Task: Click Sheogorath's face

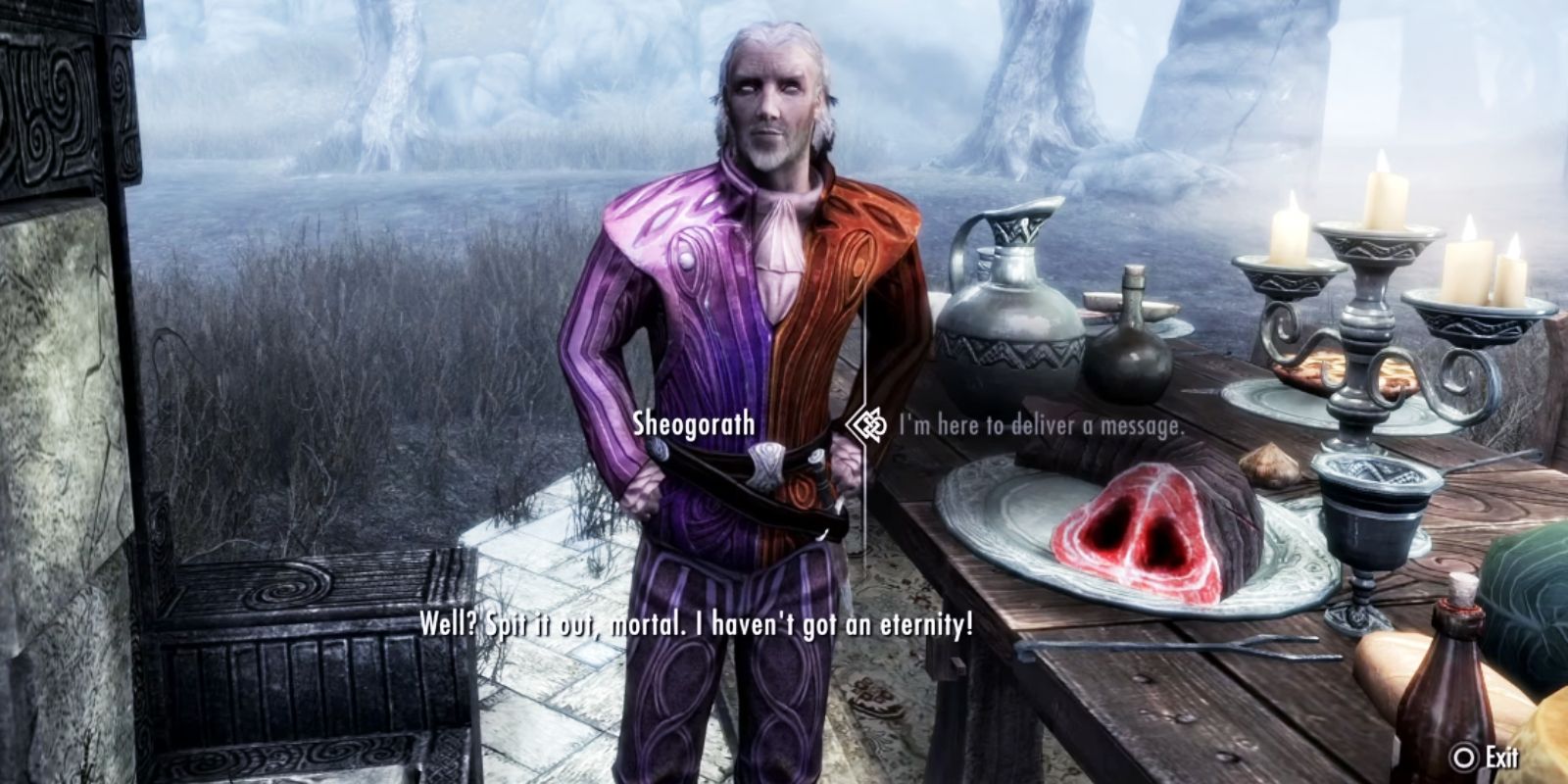Action: 767,98
